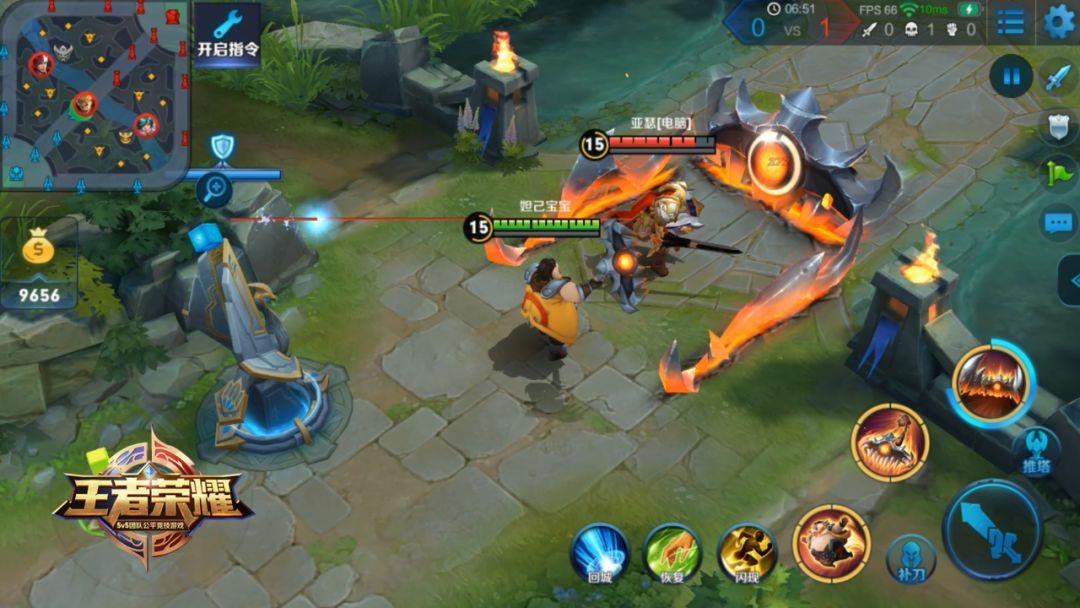Pause the match with the pause button

1011,75
